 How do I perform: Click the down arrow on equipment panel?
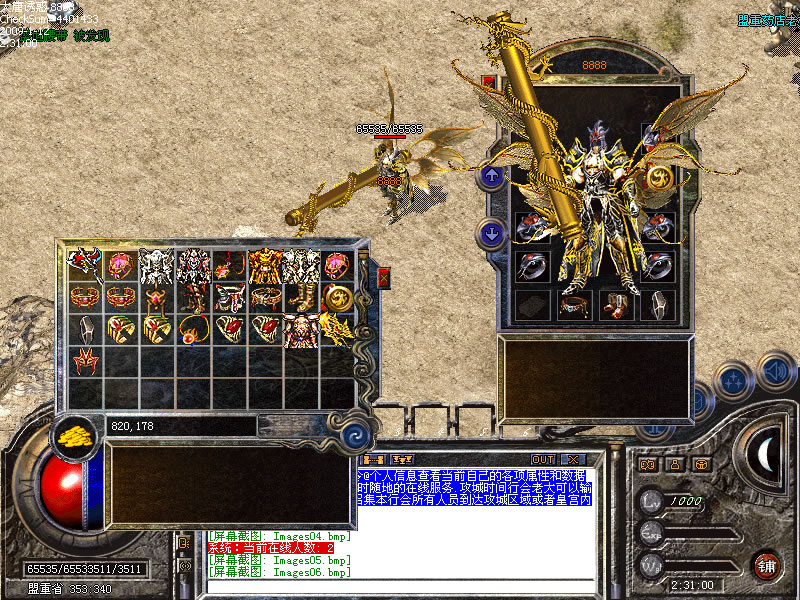(x=492, y=234)
